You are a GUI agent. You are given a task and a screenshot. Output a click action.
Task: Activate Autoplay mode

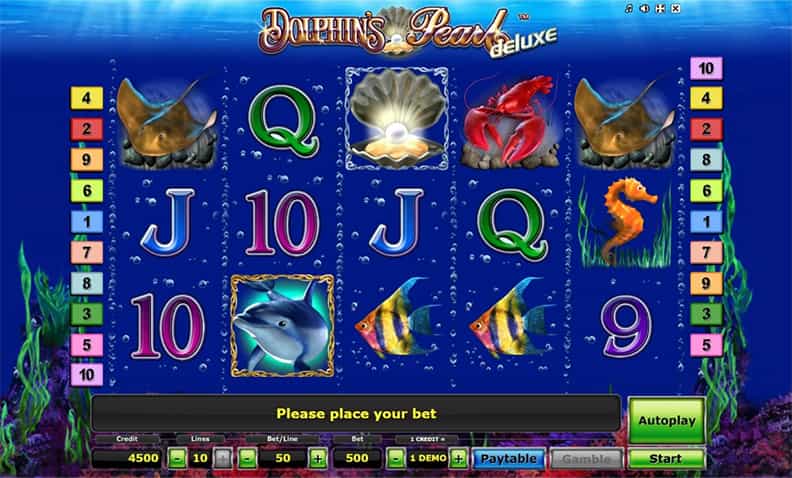[x=666, y=421]
